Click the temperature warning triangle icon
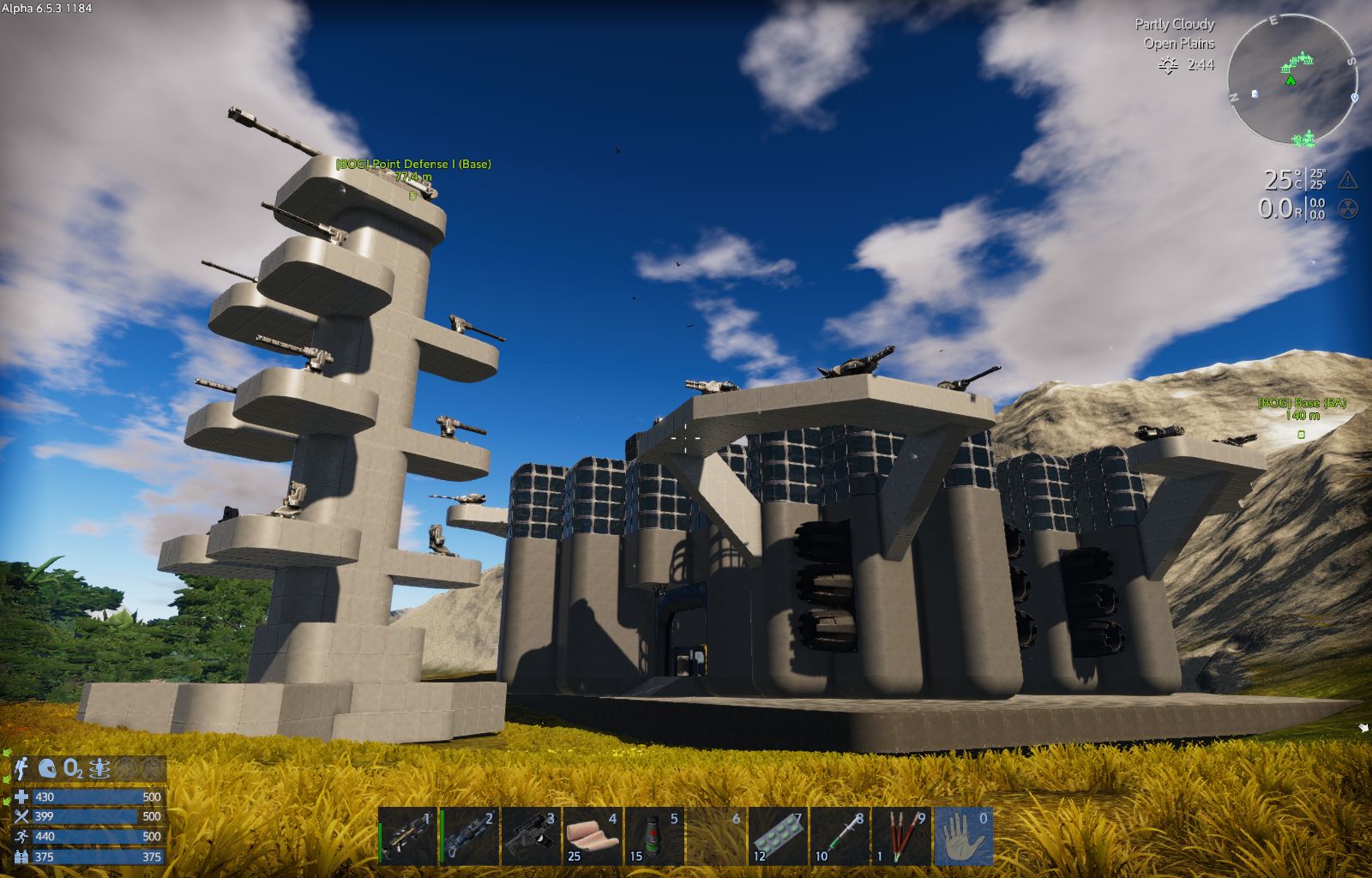The width and height of the screenshot is (1372, 878). click(x=1347, y=179)
